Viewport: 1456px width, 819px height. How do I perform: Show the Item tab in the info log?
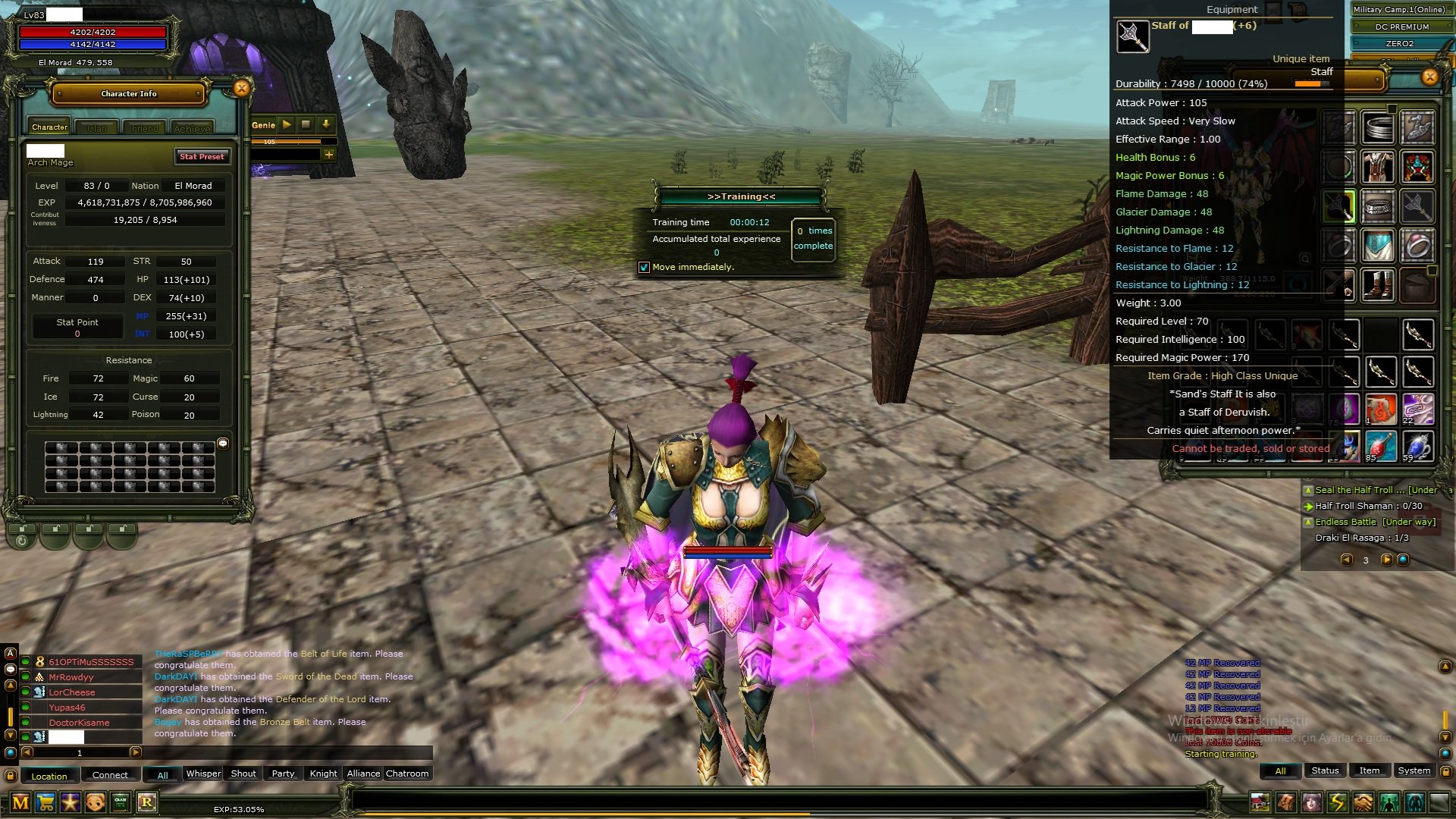click(1369, 770)
